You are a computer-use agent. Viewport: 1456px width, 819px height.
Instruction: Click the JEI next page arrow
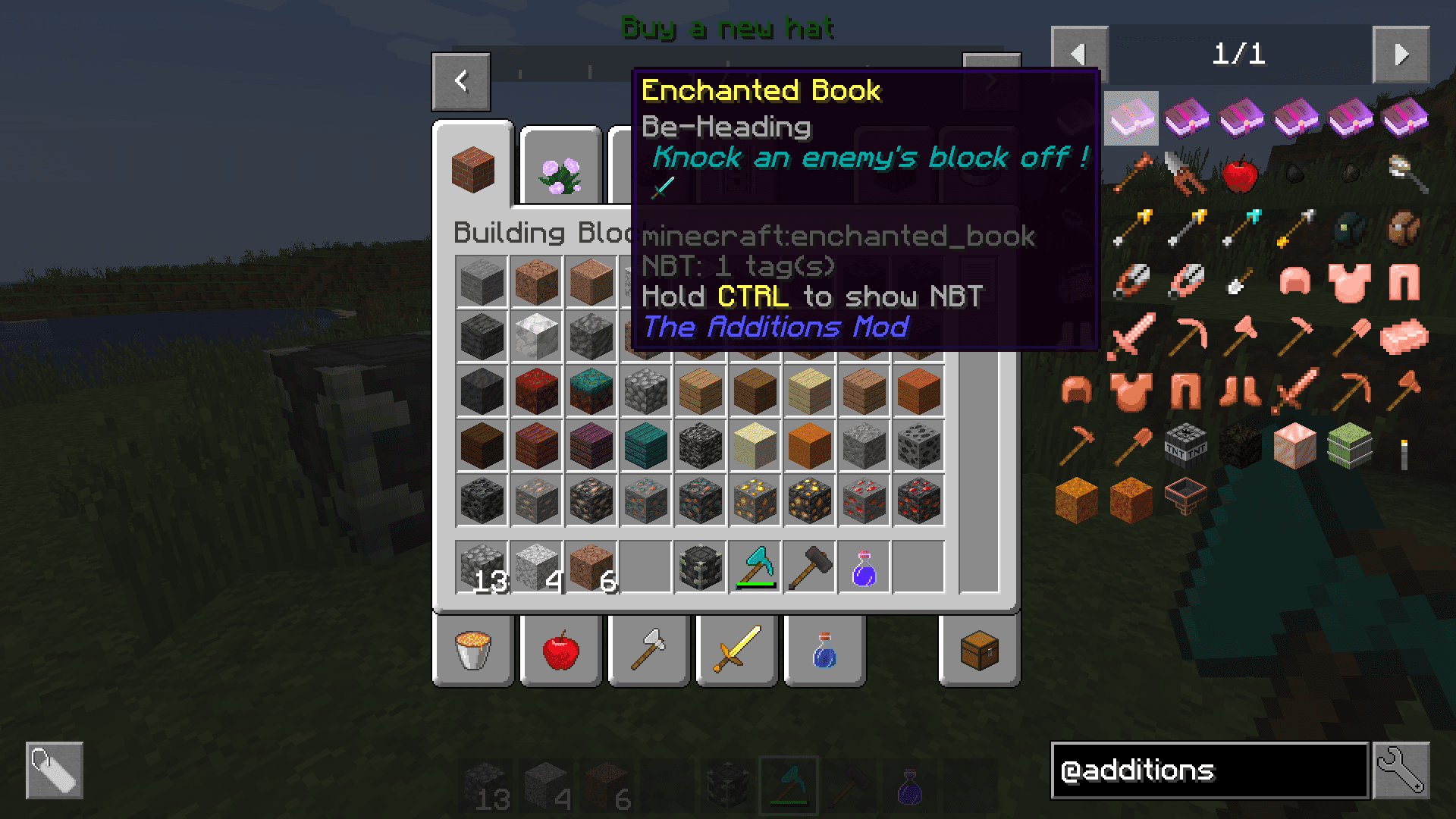(1401, 55)
